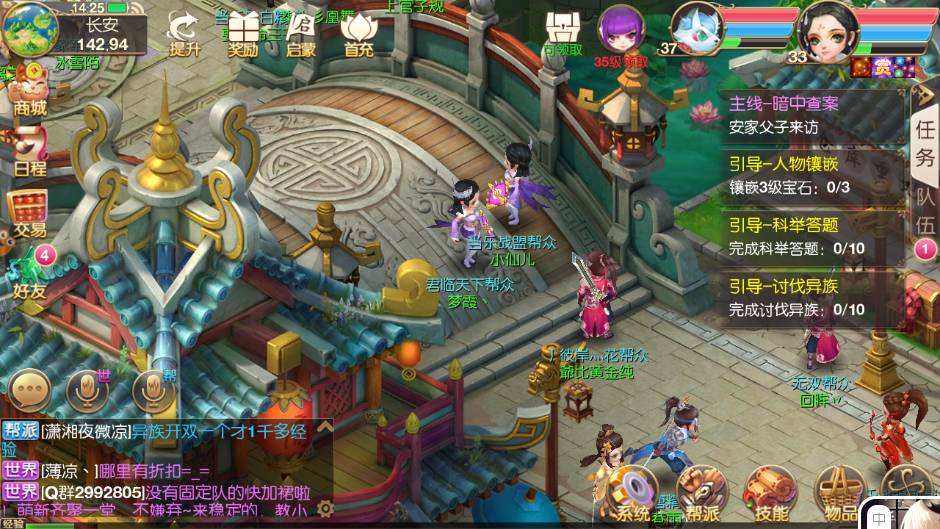940x529 pixels.
Task: Select the level 37 pet portrait
Action: (695, 27)
